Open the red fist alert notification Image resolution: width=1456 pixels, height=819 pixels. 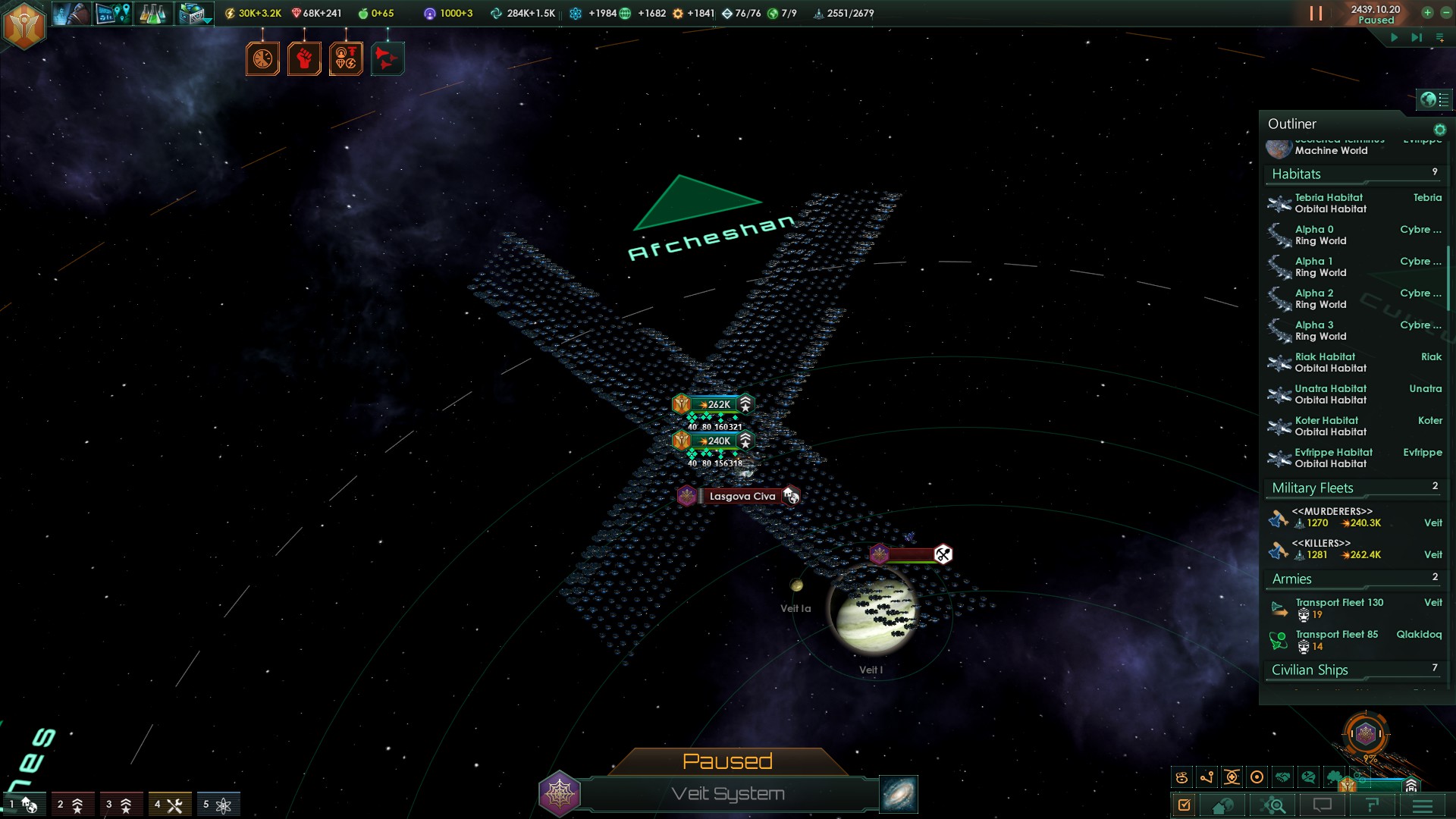[x=304, y=59]
